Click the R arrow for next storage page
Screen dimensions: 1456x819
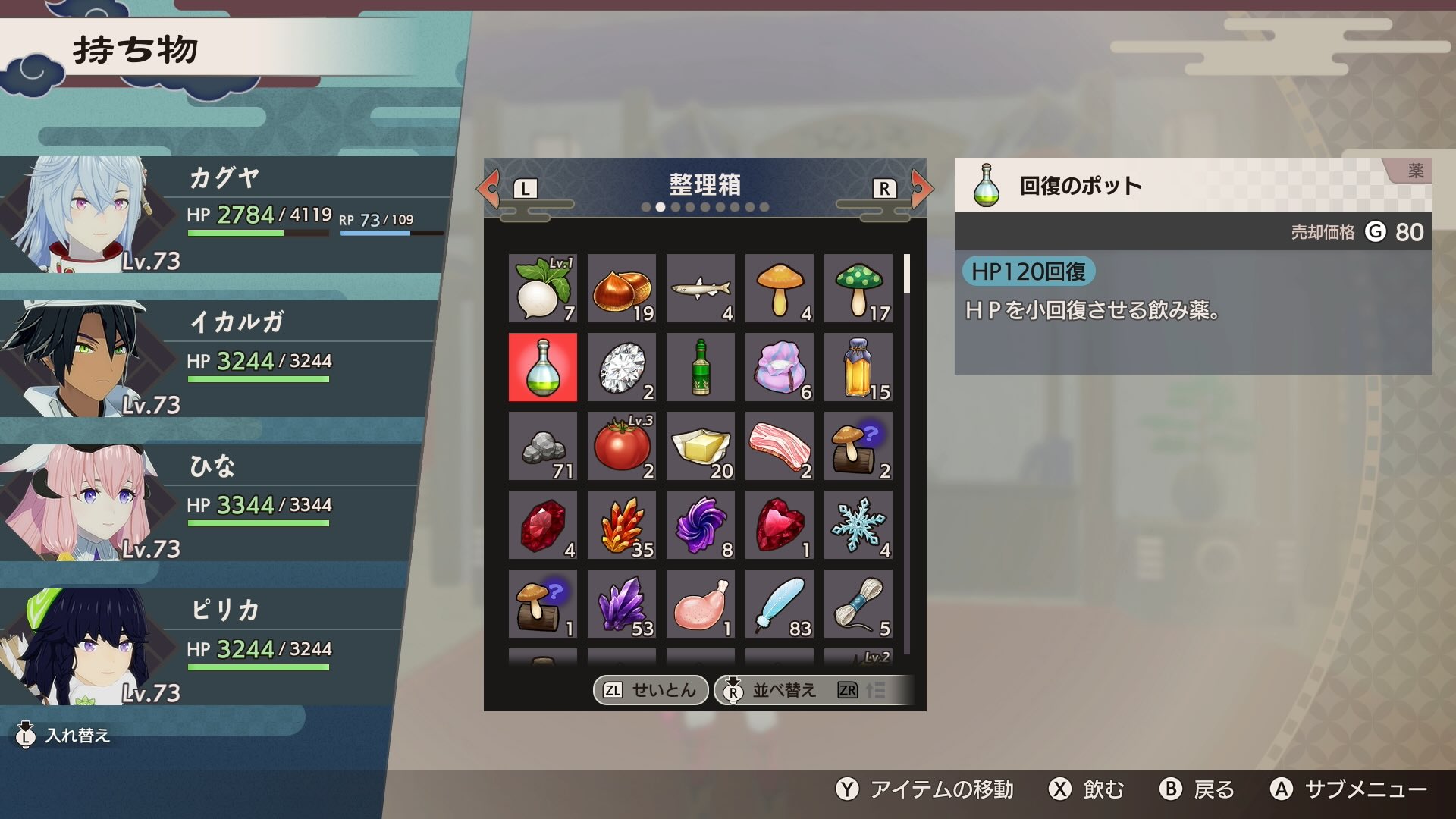pos(918,188)
